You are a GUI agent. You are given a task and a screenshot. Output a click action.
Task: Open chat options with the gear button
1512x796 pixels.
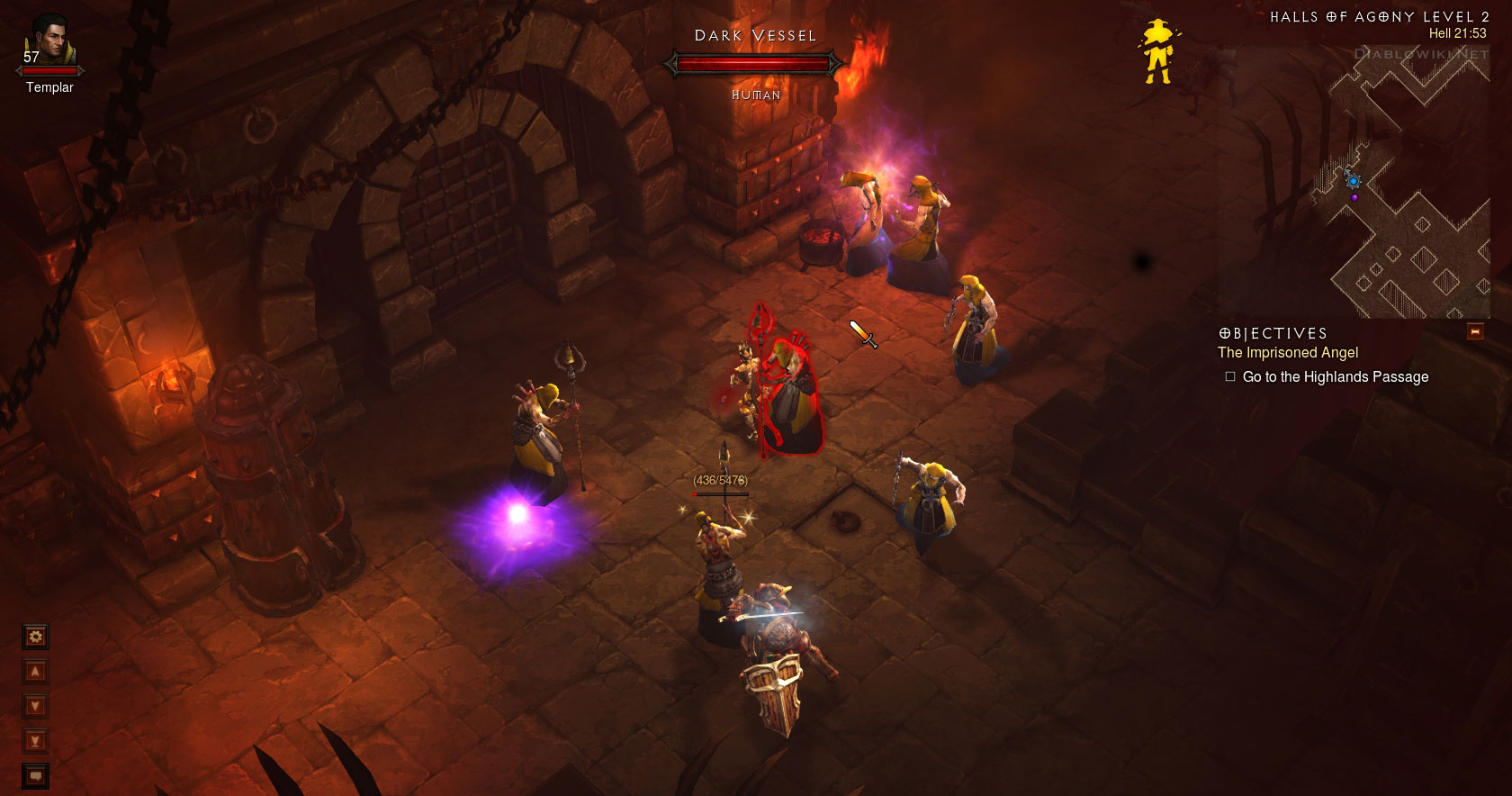tap(35, 638)
